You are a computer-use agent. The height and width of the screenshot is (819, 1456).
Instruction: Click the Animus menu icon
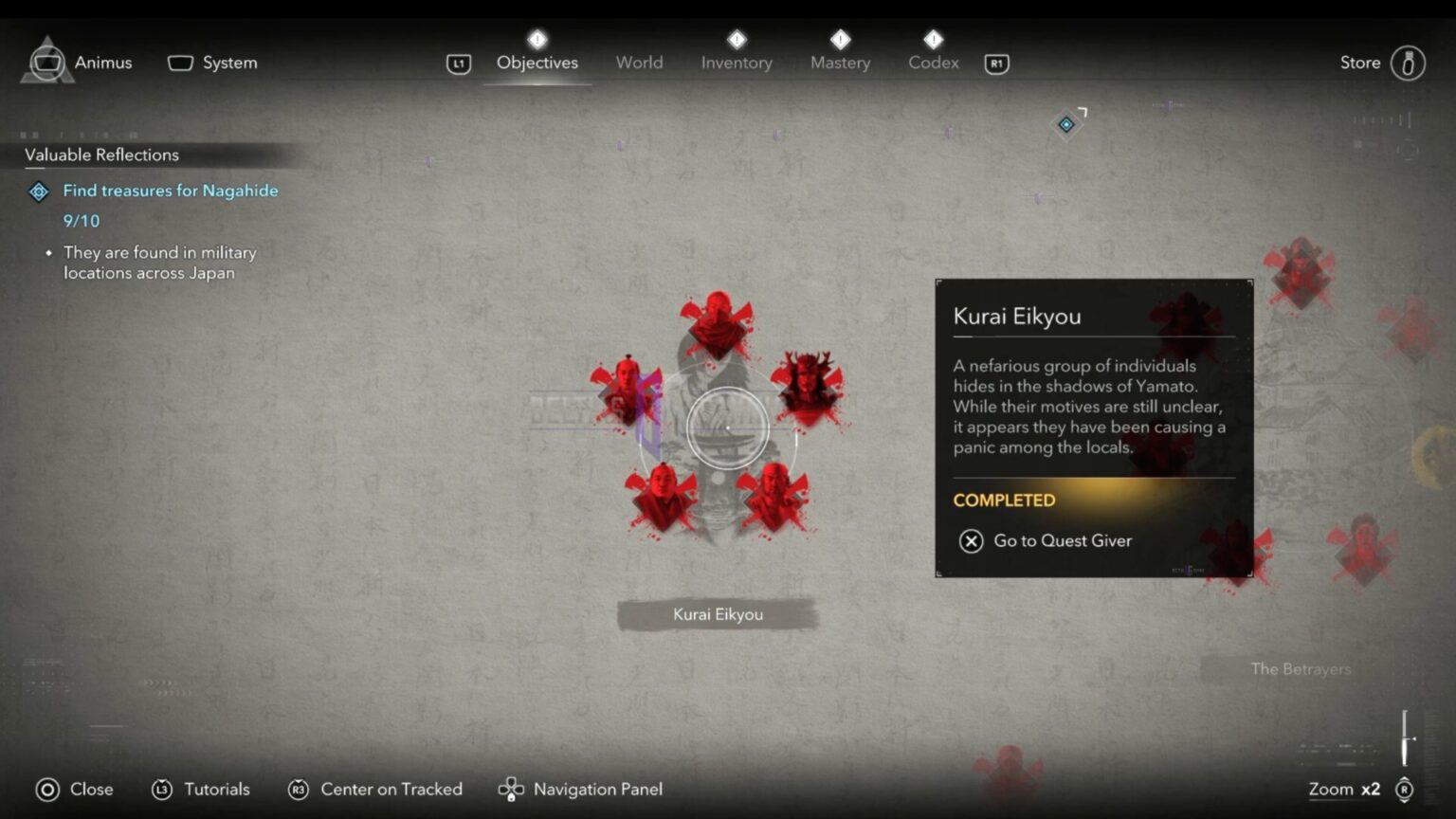tap(45, 62)
